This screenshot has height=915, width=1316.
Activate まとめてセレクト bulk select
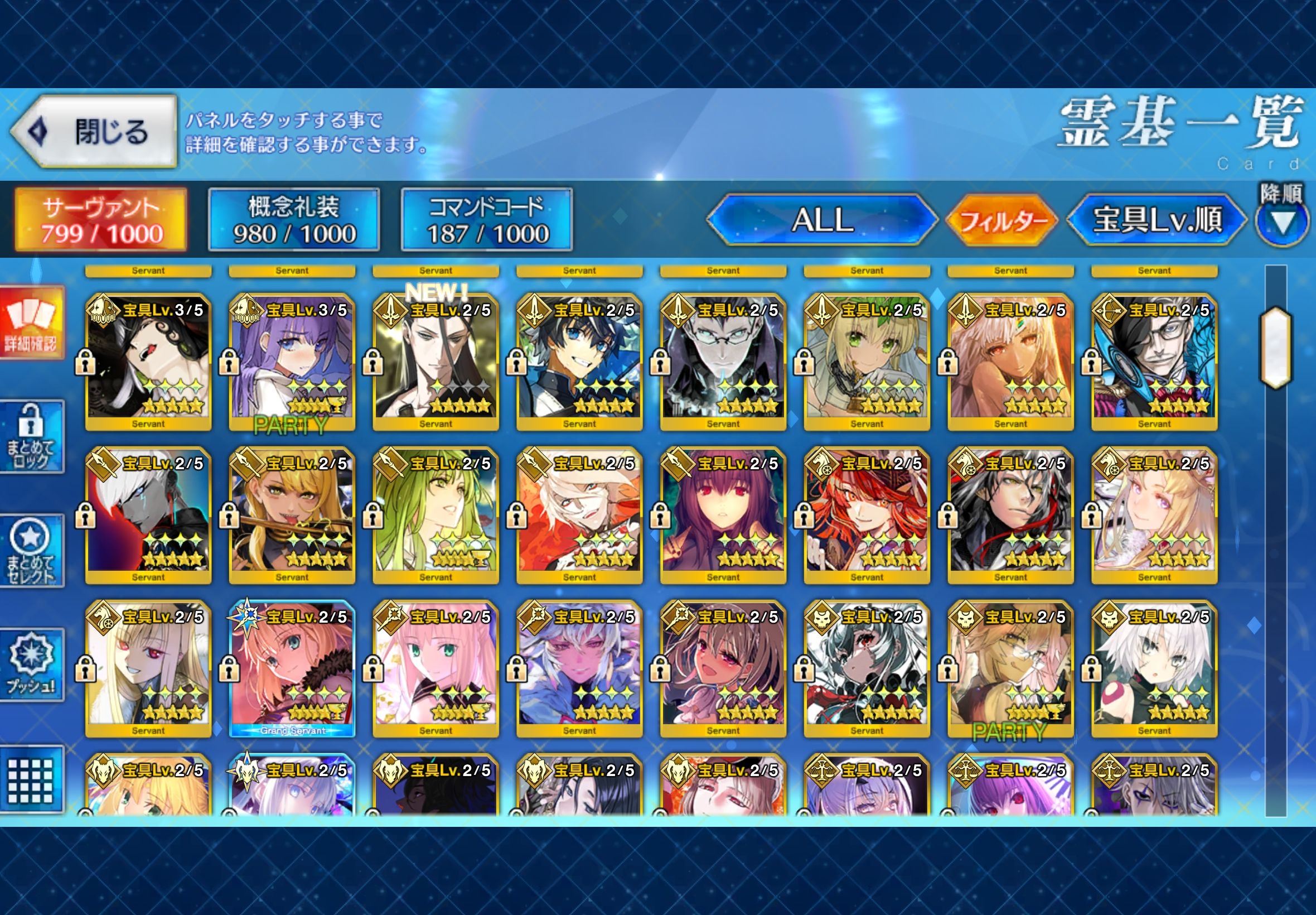click(x=32, y=551)
